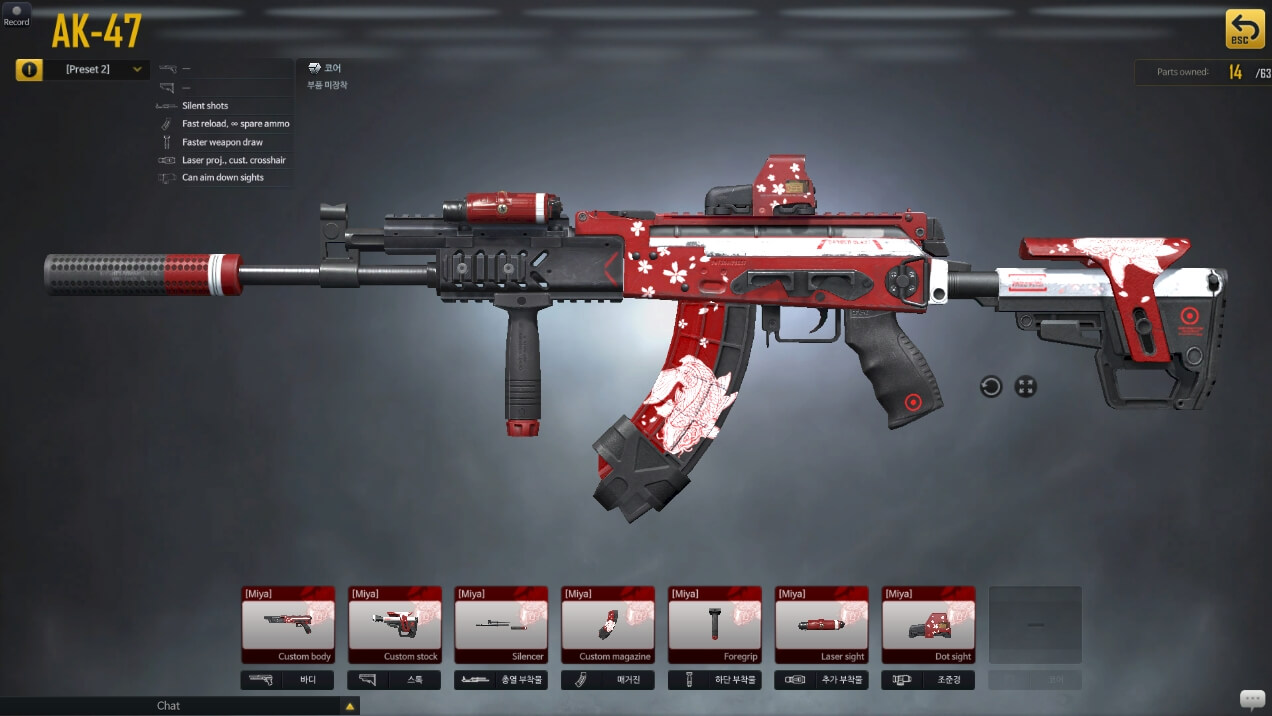The width and height of the screenshot is (1272, 716).
Task: Open the Preset 2 dropdown
Action: pyautogui.click(x=97, y=69)
